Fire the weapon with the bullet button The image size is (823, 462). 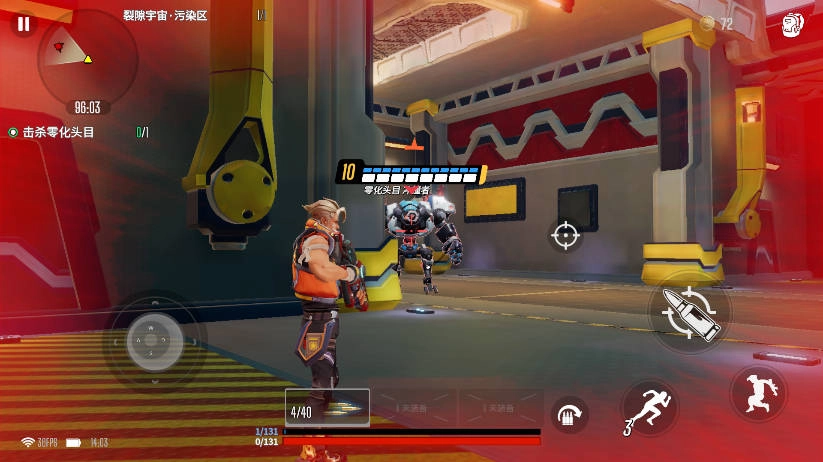pyautogui.click(x=690, y=312)
